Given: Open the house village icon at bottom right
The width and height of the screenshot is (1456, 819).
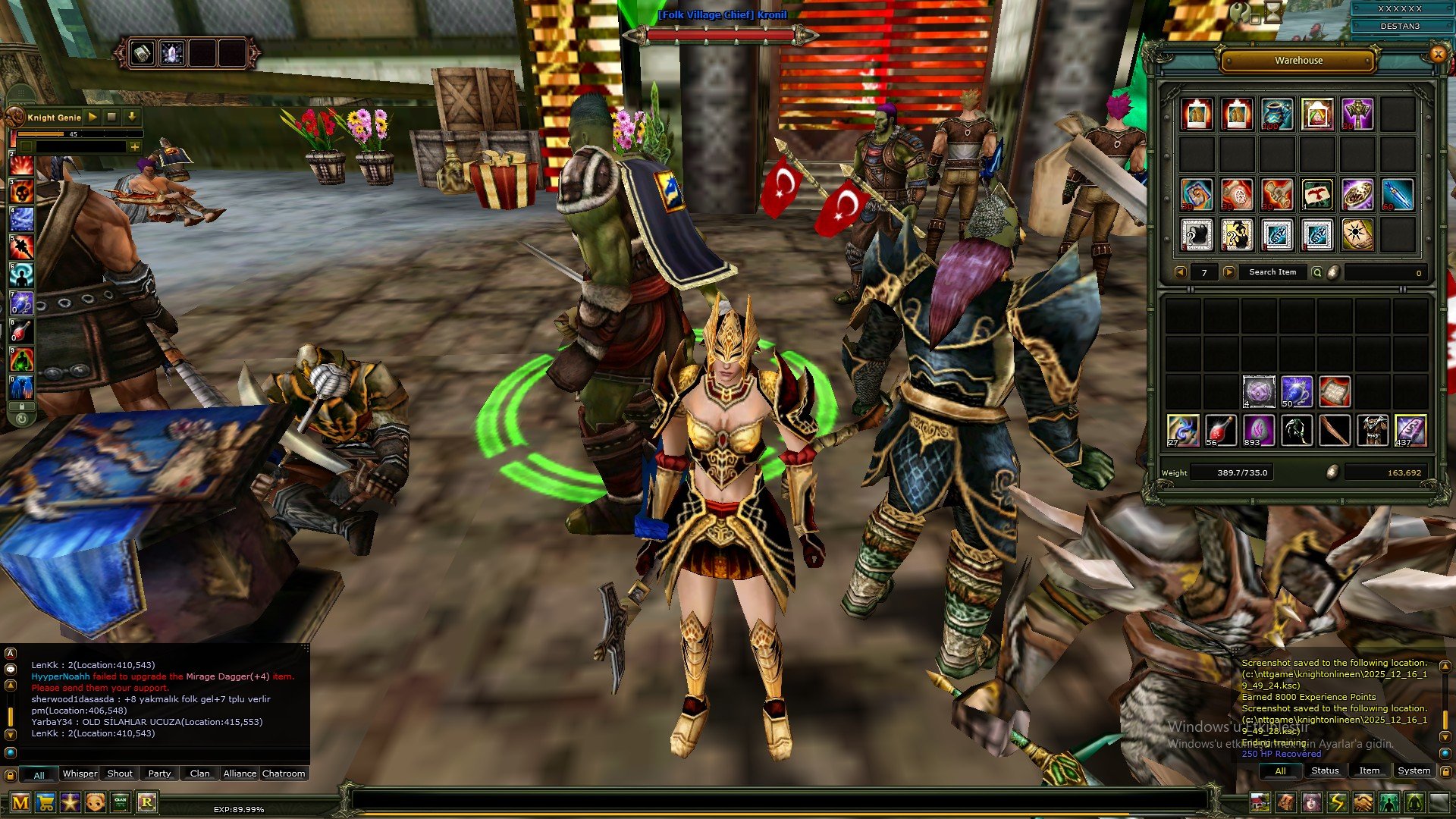Looking at the screenshot, I should [x=1260, y=802].
